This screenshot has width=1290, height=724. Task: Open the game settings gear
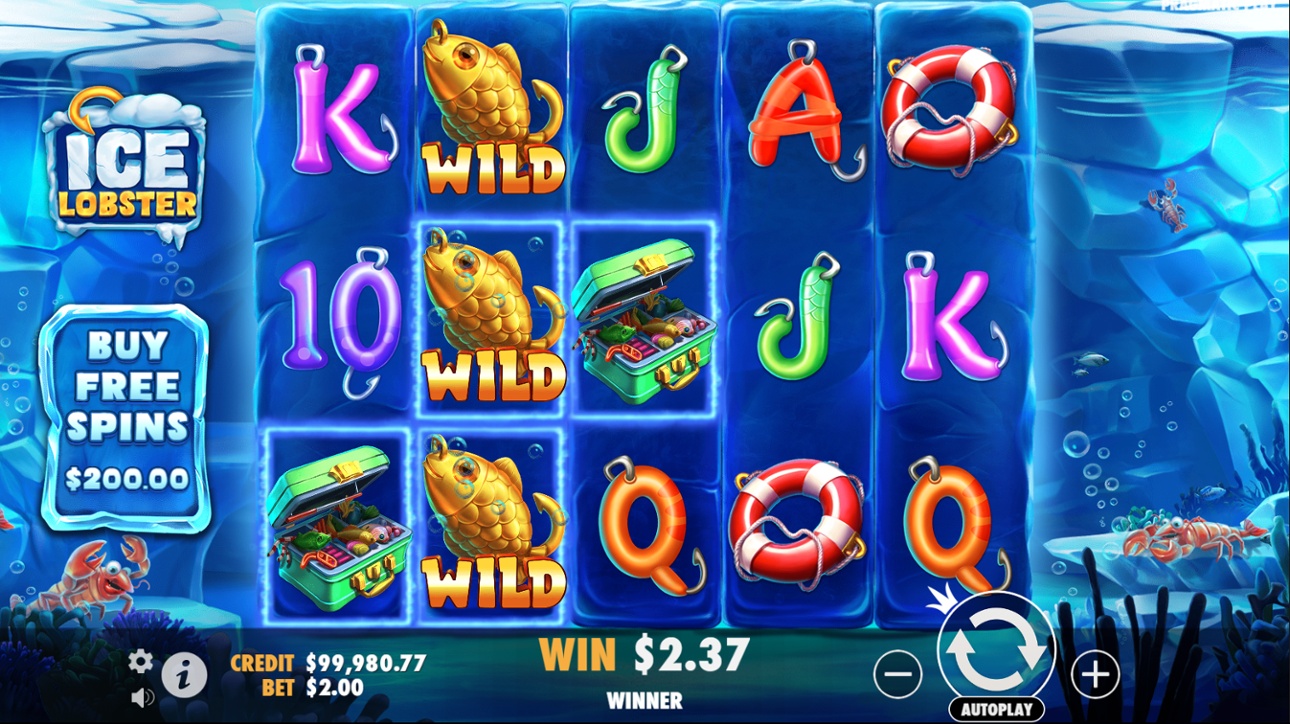pyautogui.click(x=140, y=662)
